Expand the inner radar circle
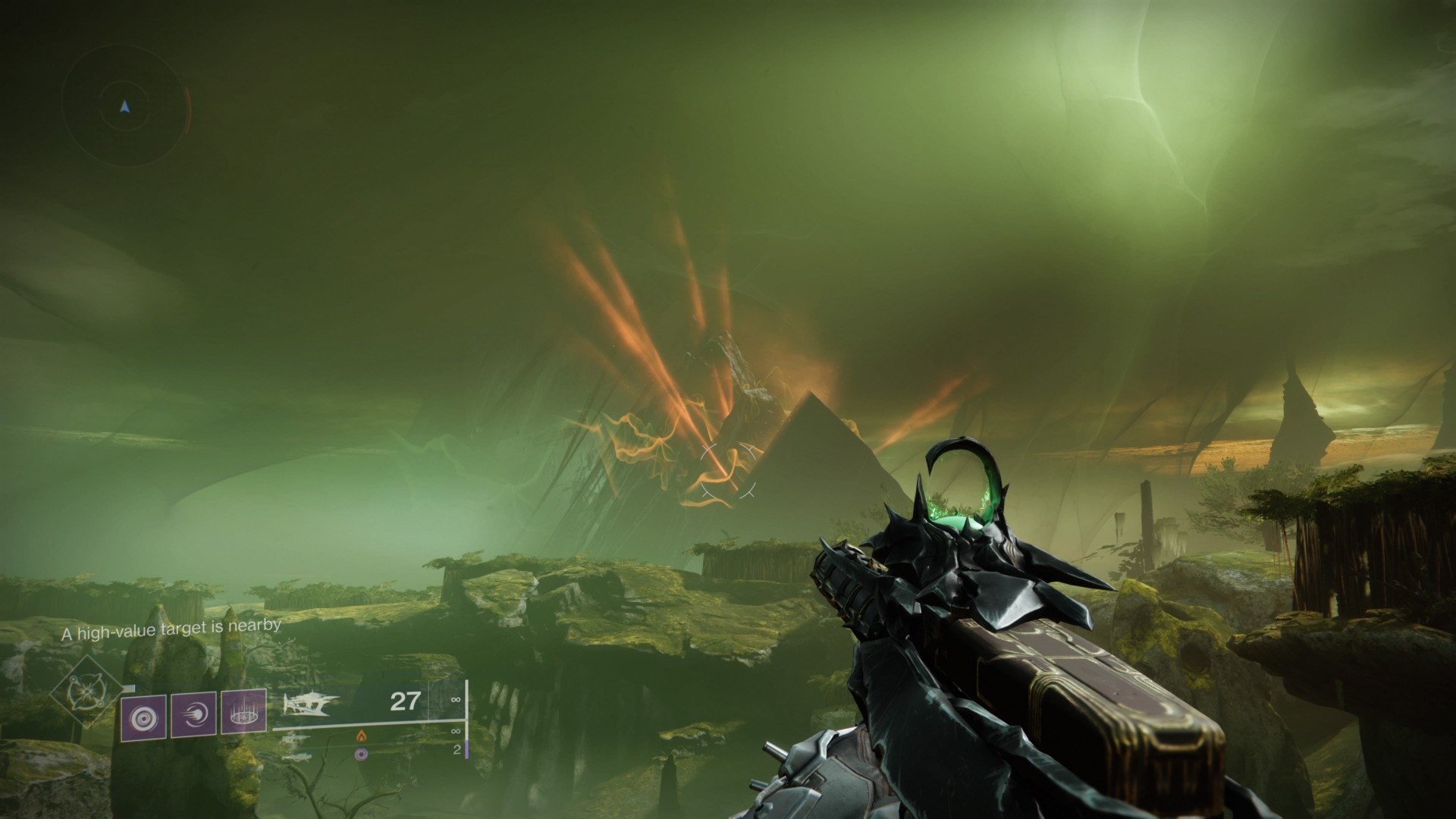1456x819 pixels. [x=124, y=83]
